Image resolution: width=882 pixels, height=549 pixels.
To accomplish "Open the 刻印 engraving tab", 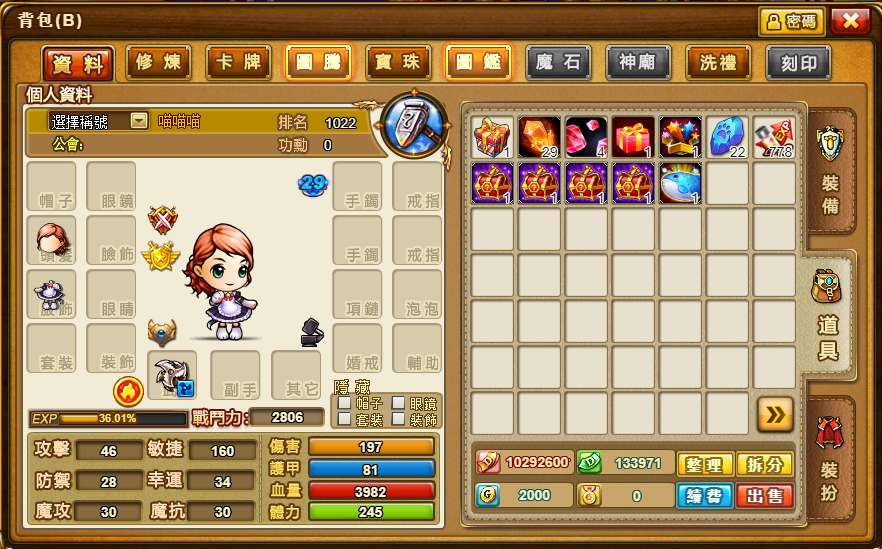I will click(798, 63).
